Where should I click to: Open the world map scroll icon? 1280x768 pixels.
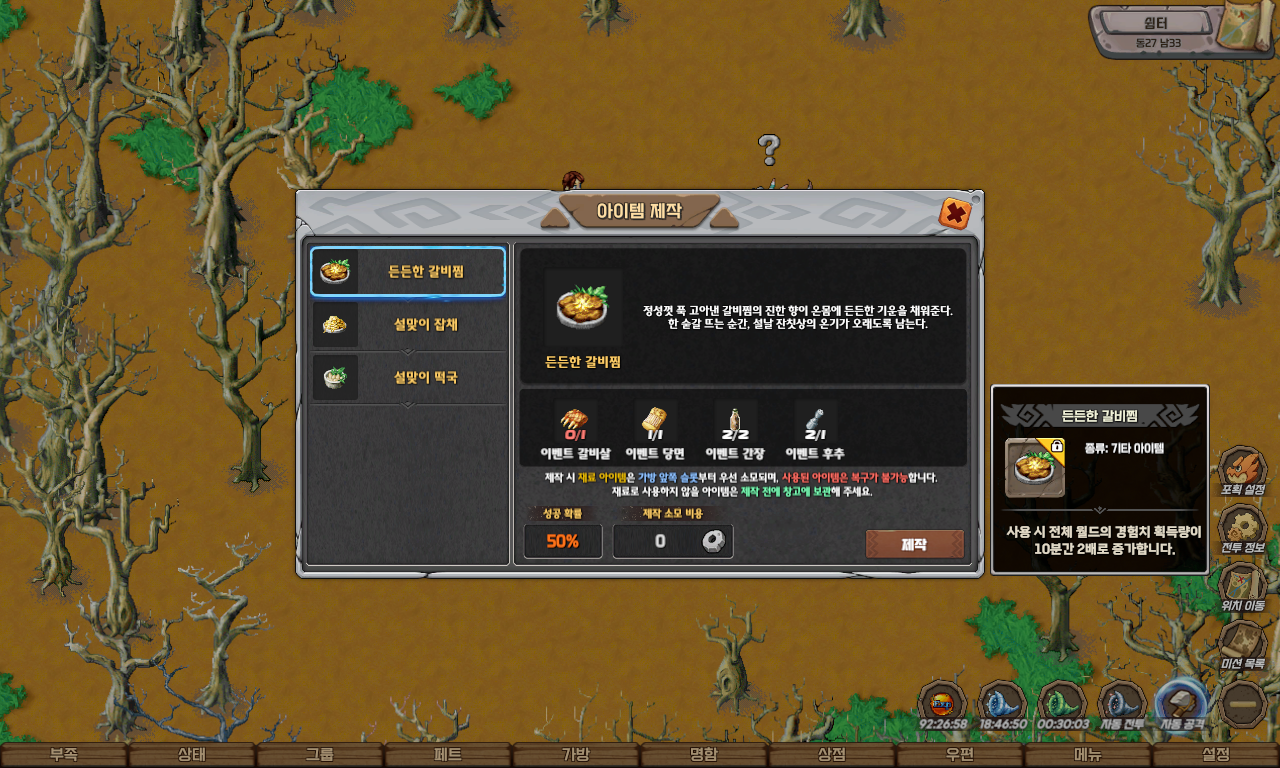[1248, 28]
